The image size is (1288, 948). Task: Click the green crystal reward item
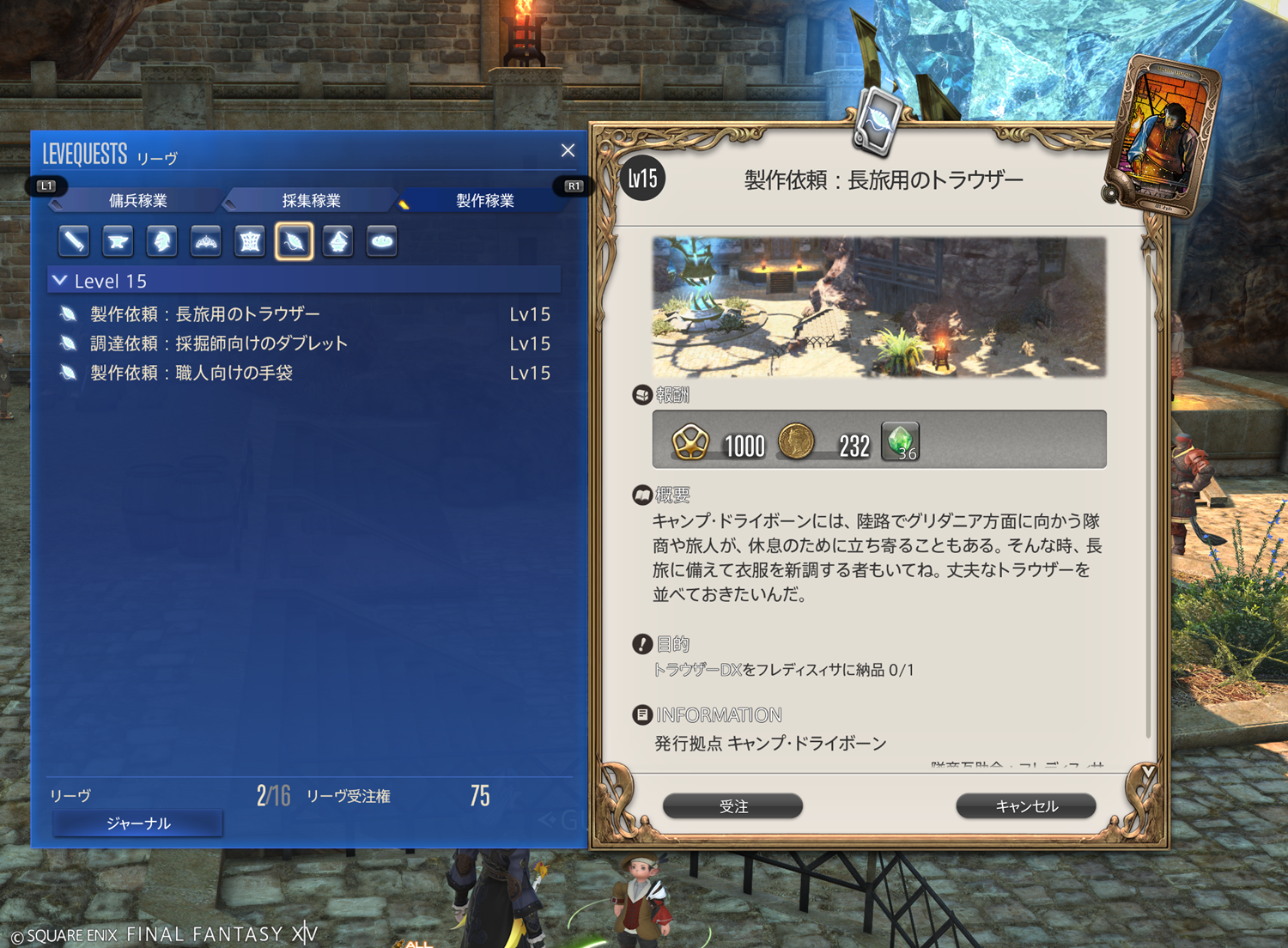900,442
